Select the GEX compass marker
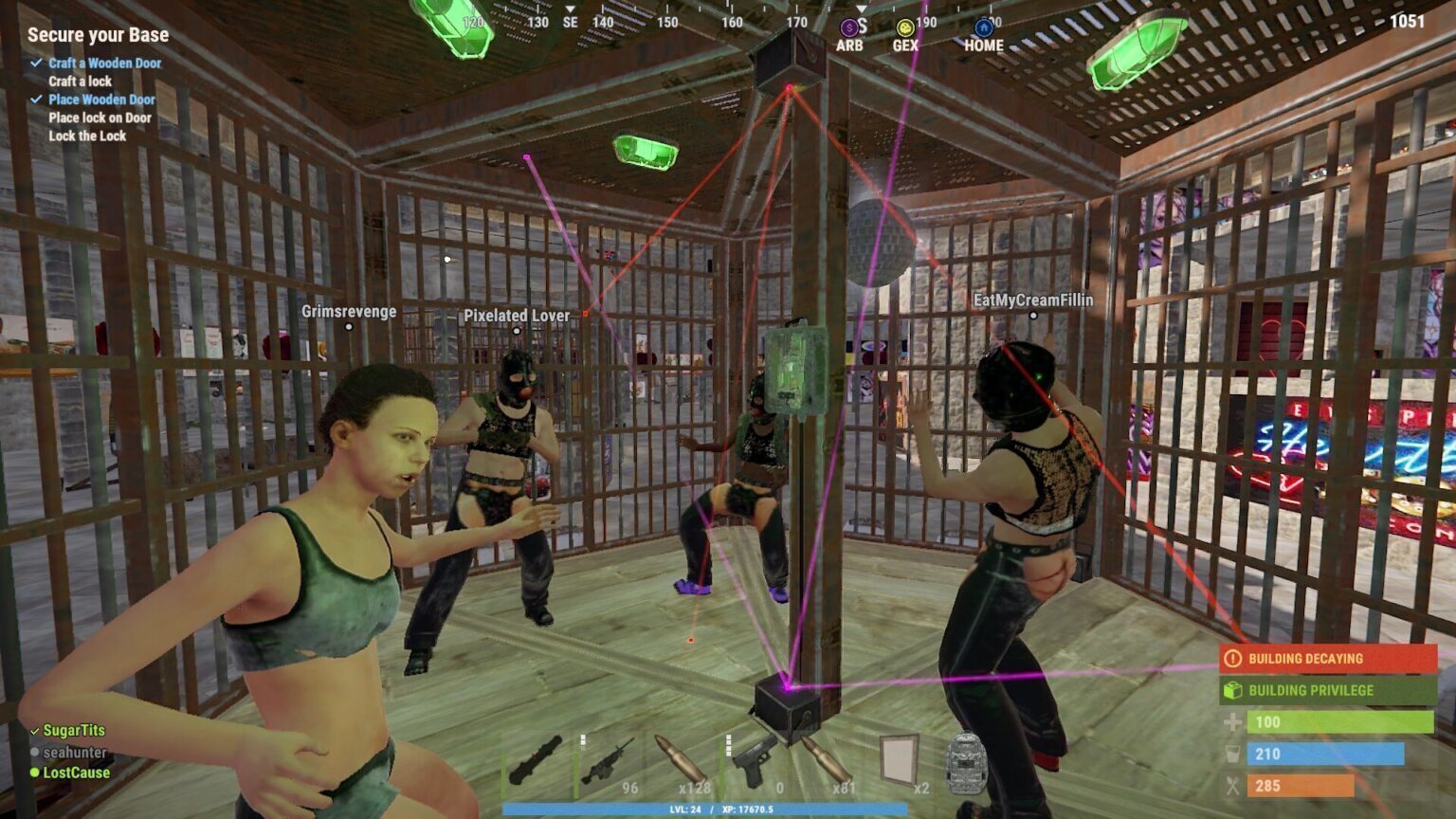The width and height of the screenshot is (1456, 819). [x=905, y=37]
